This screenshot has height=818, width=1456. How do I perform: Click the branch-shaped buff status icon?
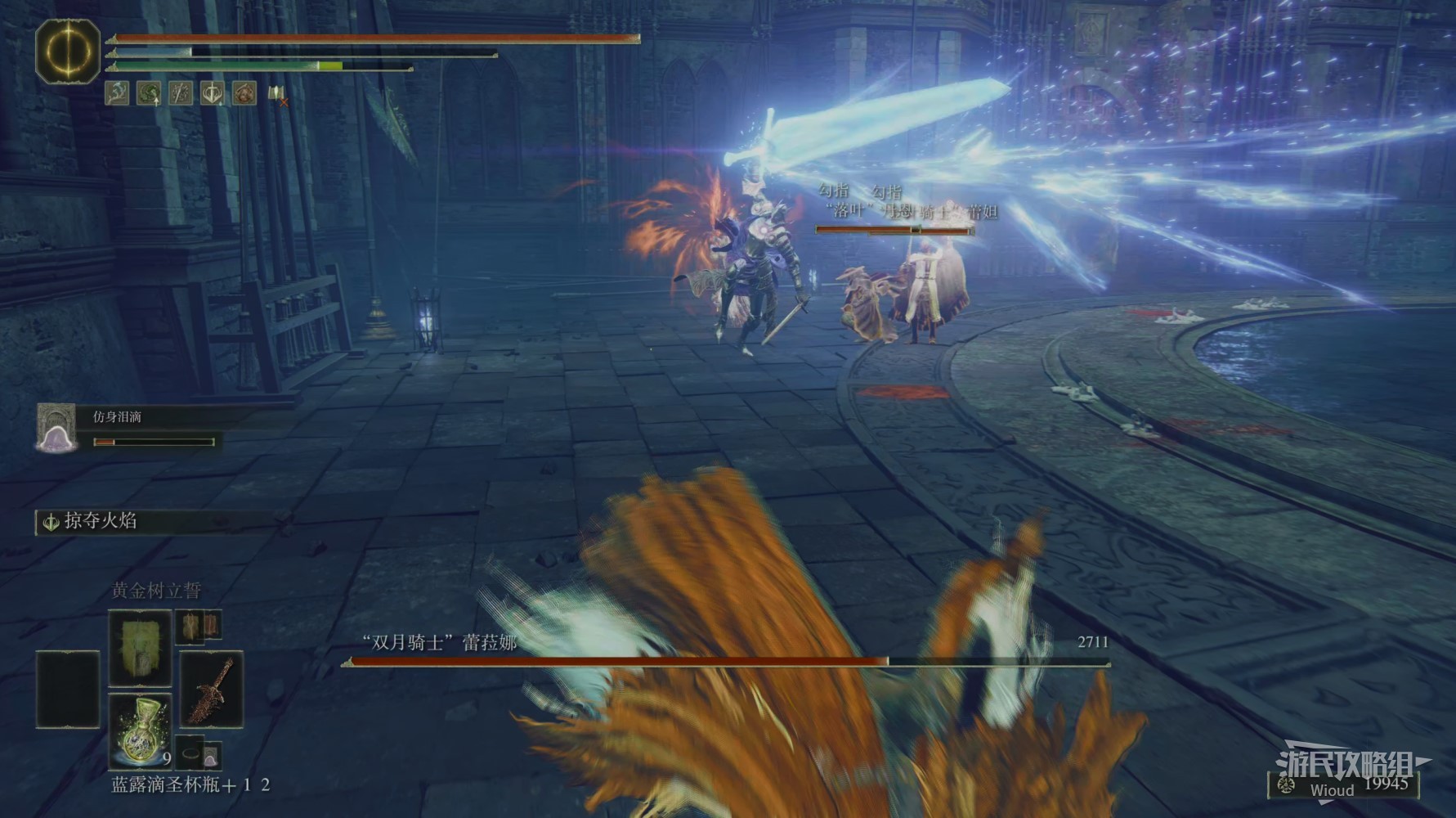117,93
